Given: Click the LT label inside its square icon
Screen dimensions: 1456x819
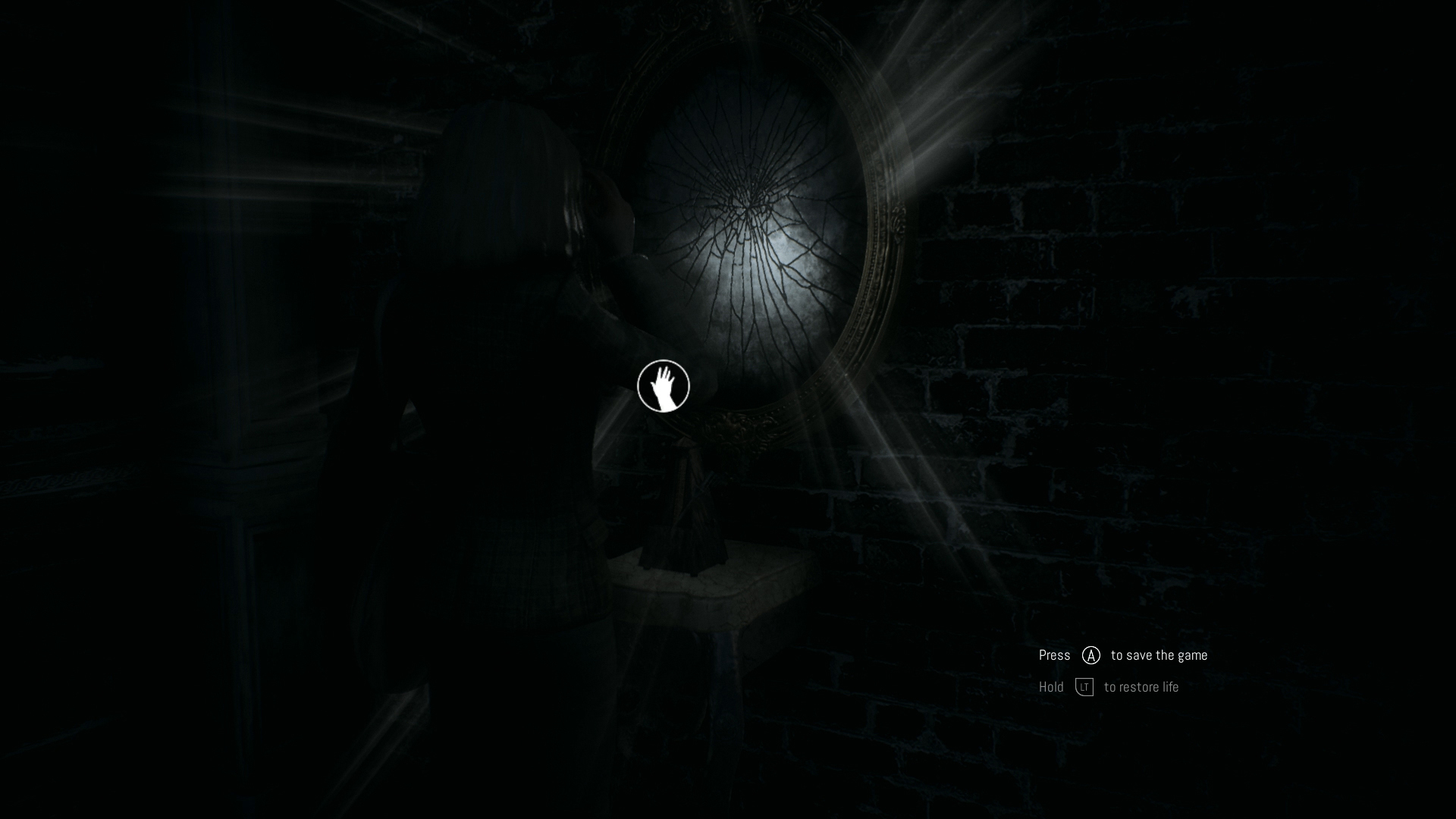Looking at the screenshot, I should (1084, 687).
